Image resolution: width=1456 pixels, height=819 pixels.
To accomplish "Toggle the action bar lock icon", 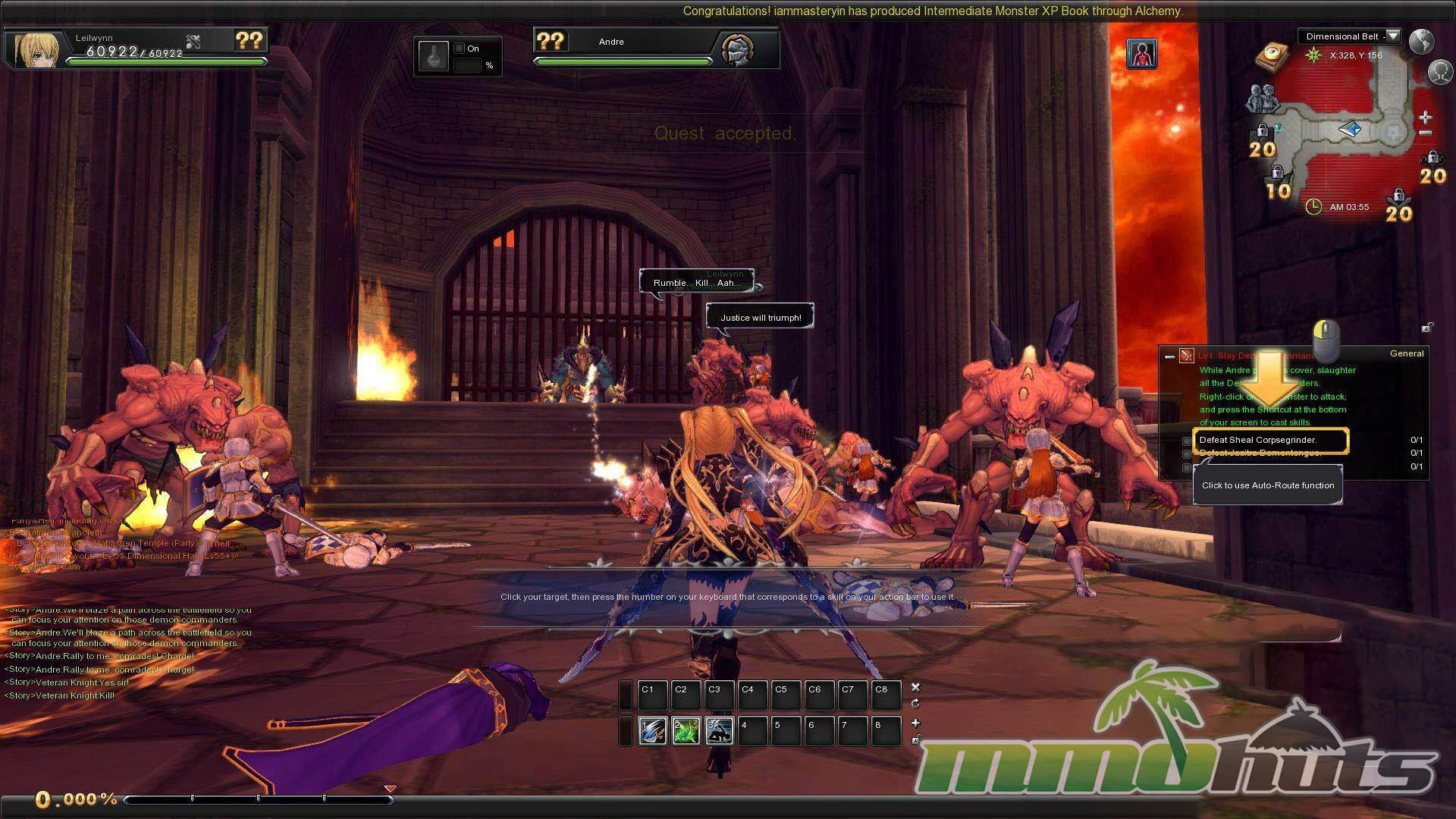I will pyautogui.click(x=916, y=739).
